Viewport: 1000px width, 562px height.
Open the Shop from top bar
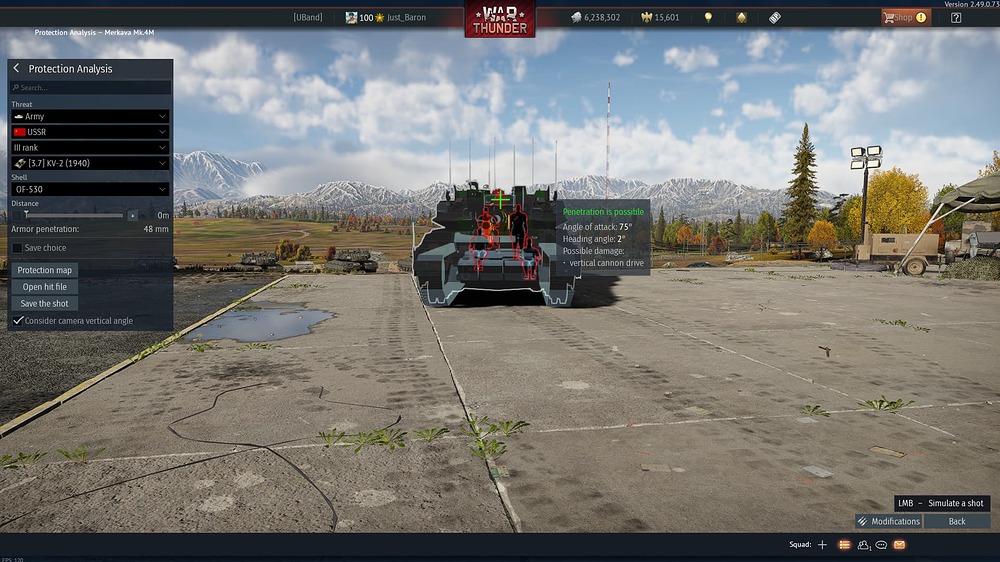pos(905,17)
